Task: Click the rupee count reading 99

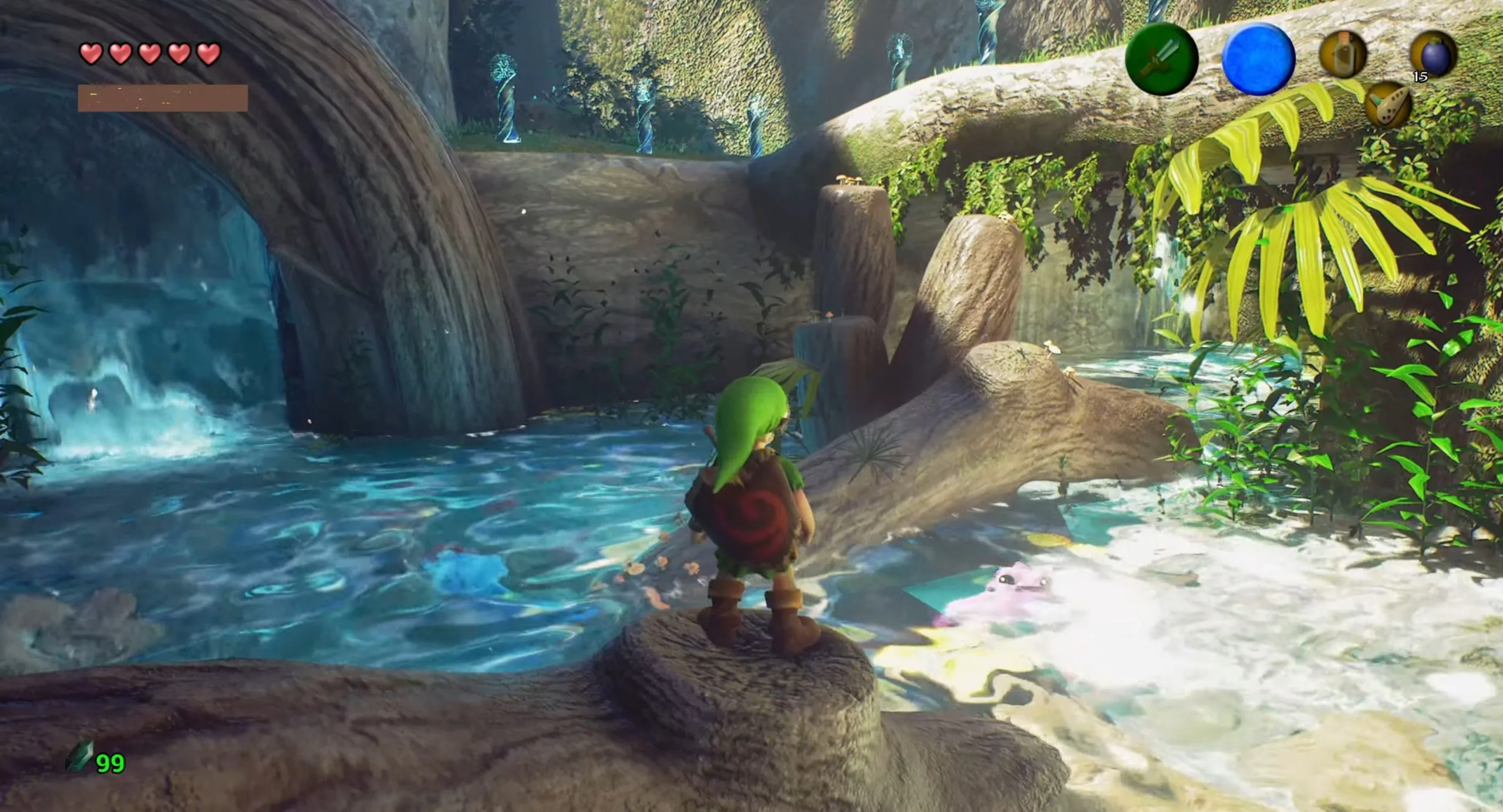Action: [x=111, y=761]
